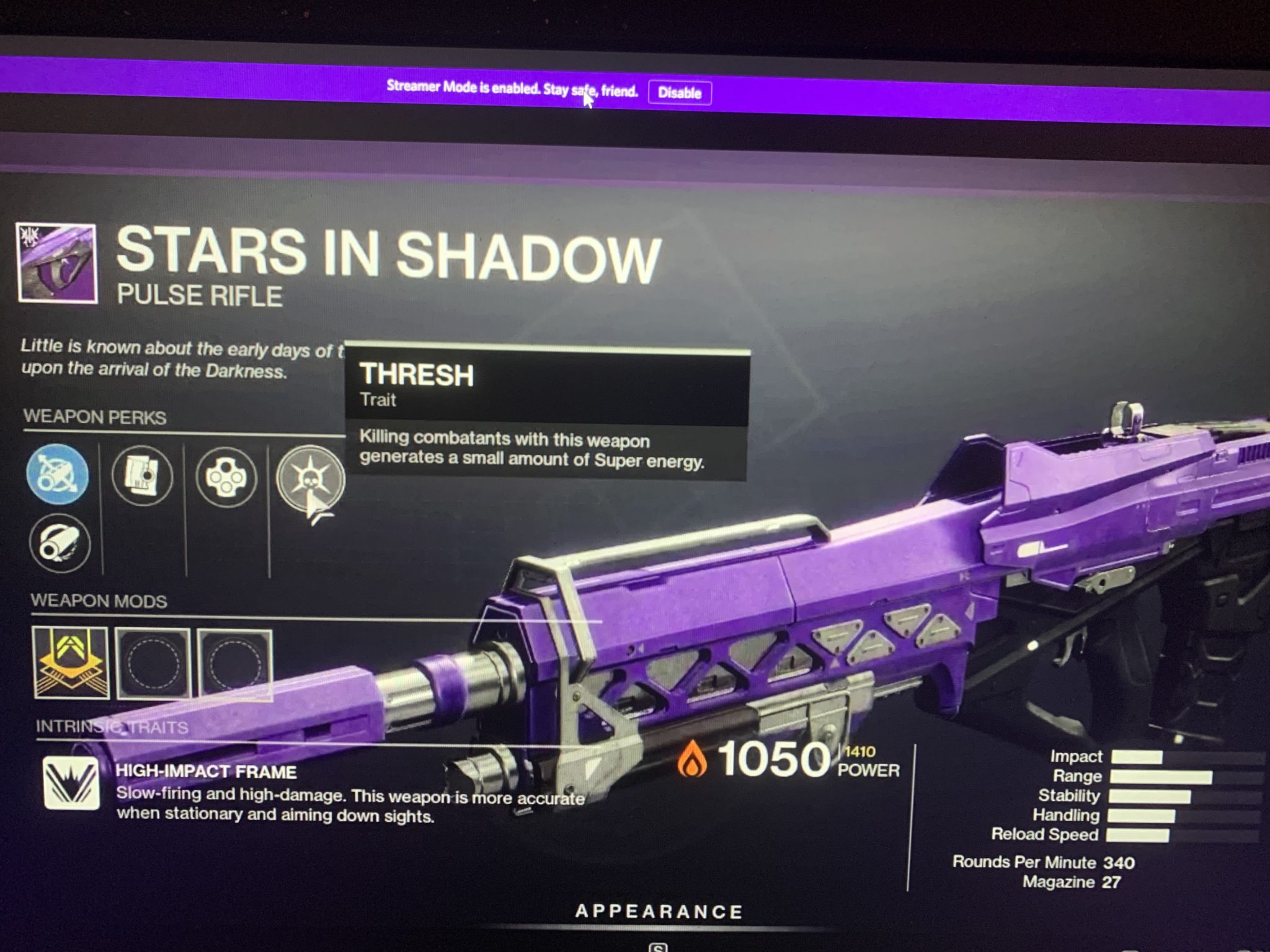Open the gold masterwork weapon mod slot
The image size is (1270, 952).
(71, 663)
